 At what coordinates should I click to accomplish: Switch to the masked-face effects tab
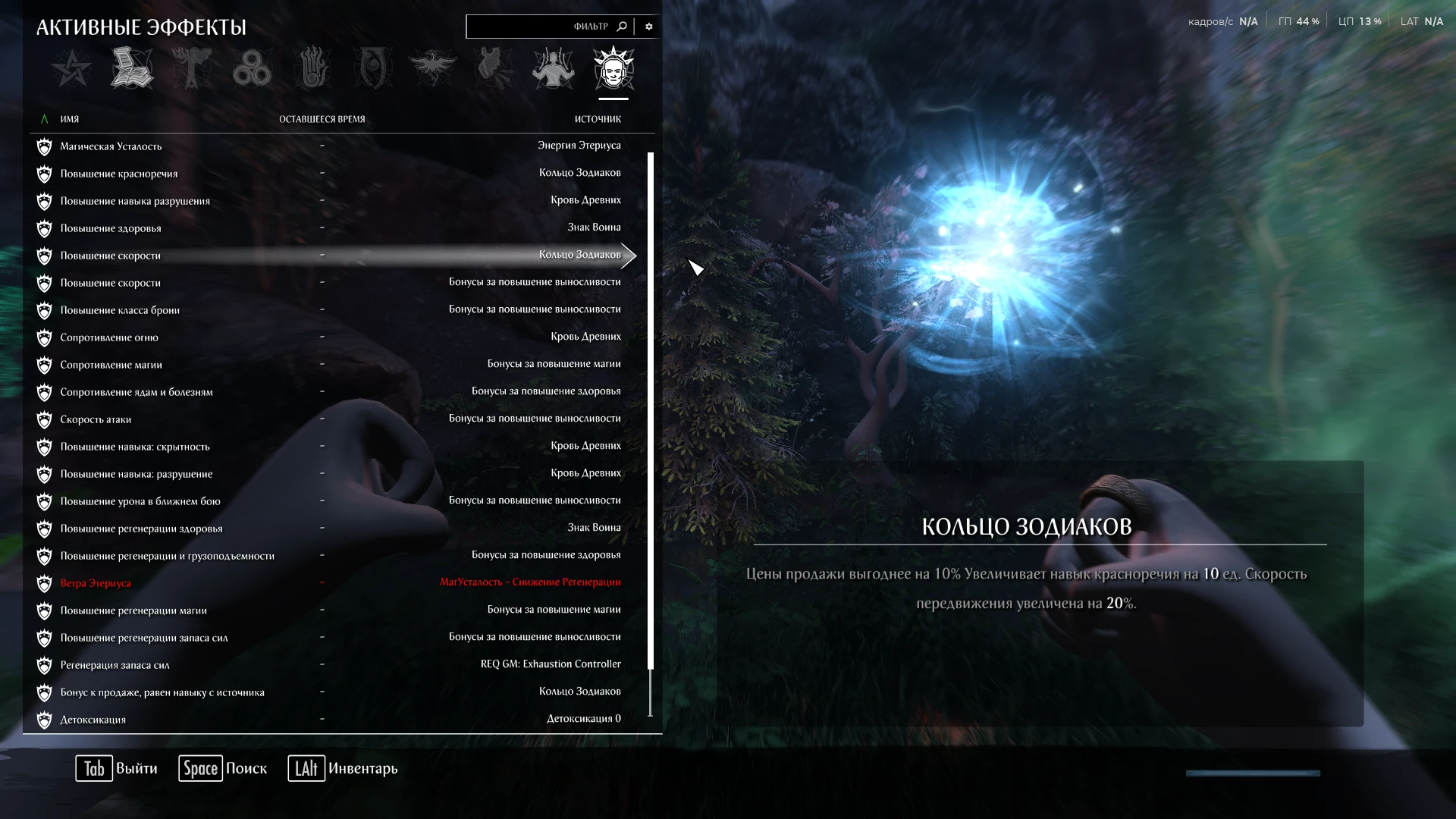(613, 68)
